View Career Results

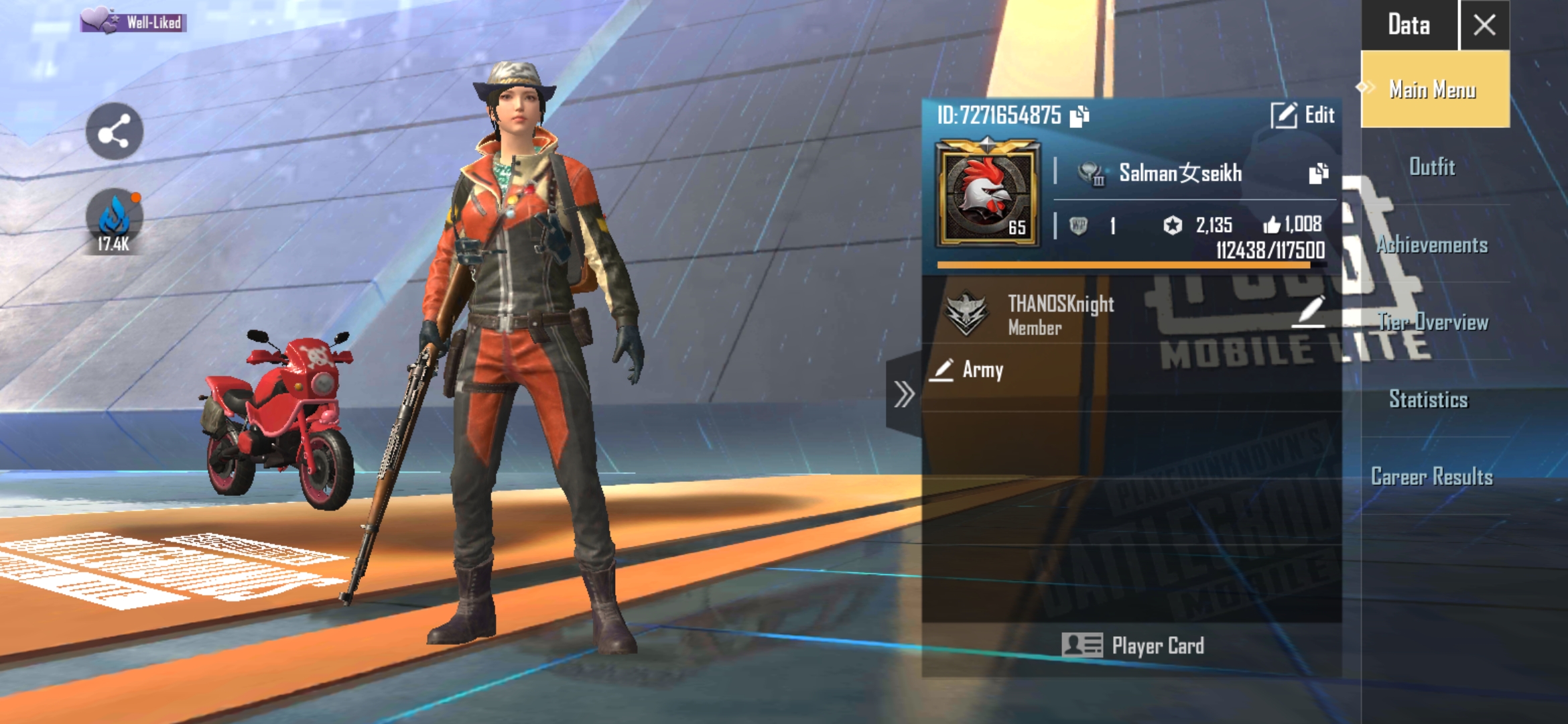tap(1432, 477)
